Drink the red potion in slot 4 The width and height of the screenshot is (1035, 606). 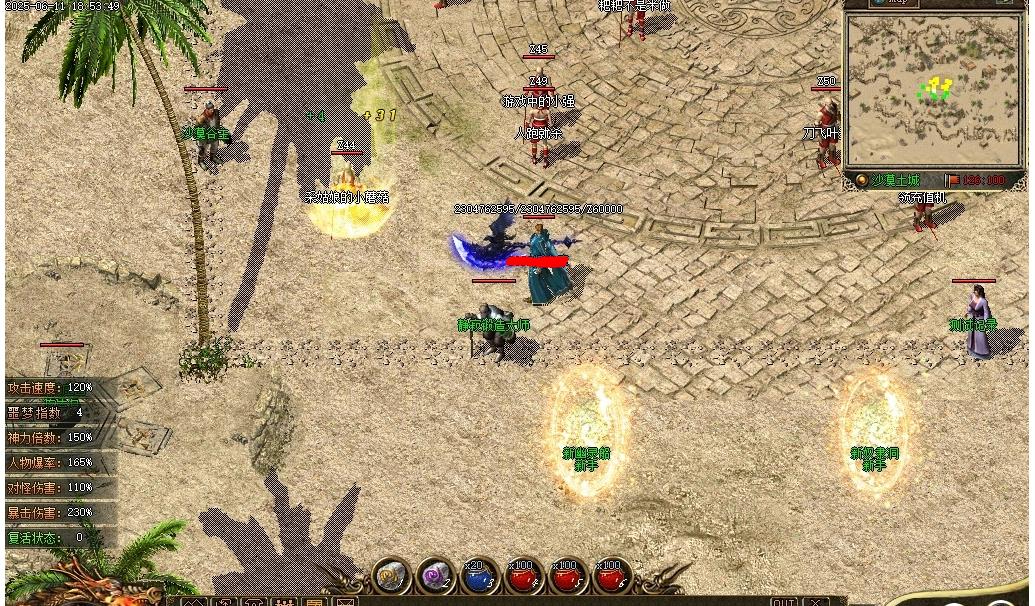coord(525,577)
